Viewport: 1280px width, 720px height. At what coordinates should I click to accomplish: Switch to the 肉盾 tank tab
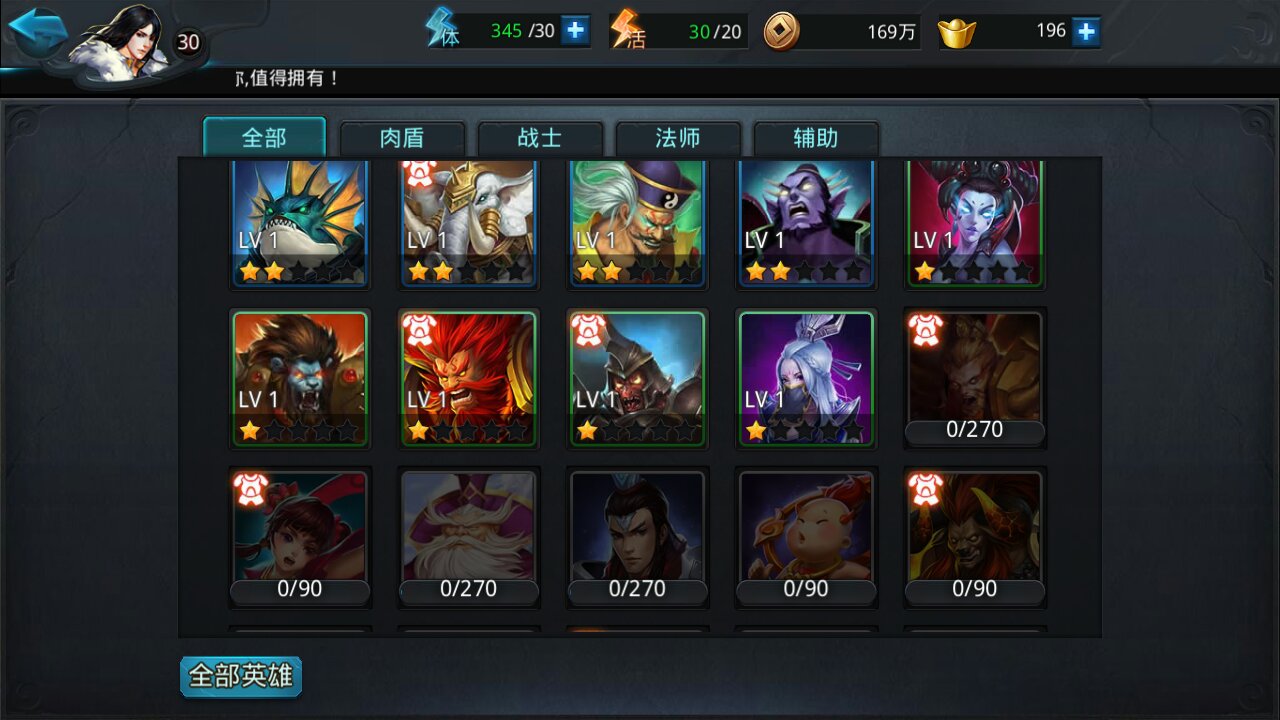tap(403, 138)
